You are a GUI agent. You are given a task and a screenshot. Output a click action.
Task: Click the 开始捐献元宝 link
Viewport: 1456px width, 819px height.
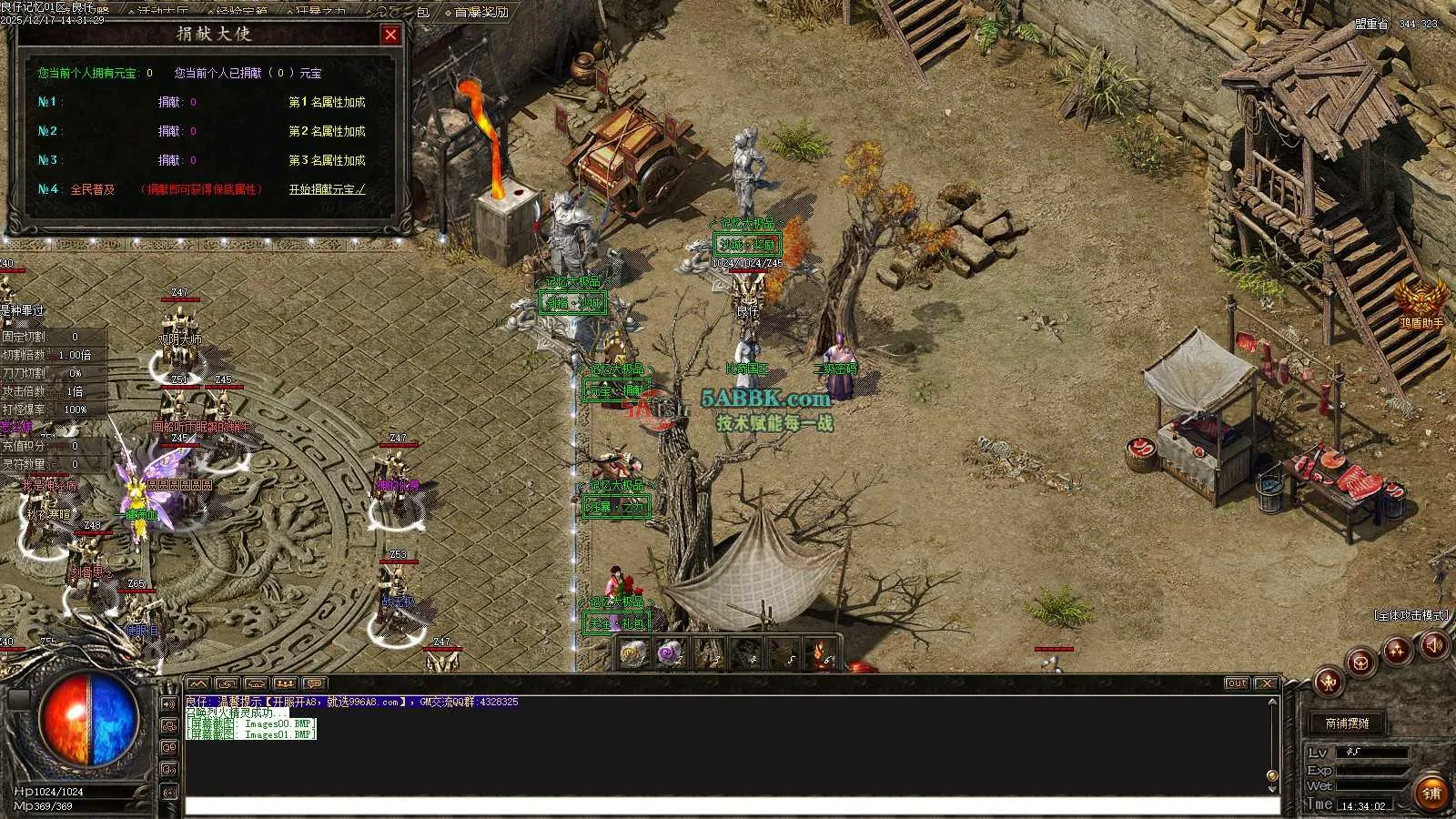click(327, 189)
